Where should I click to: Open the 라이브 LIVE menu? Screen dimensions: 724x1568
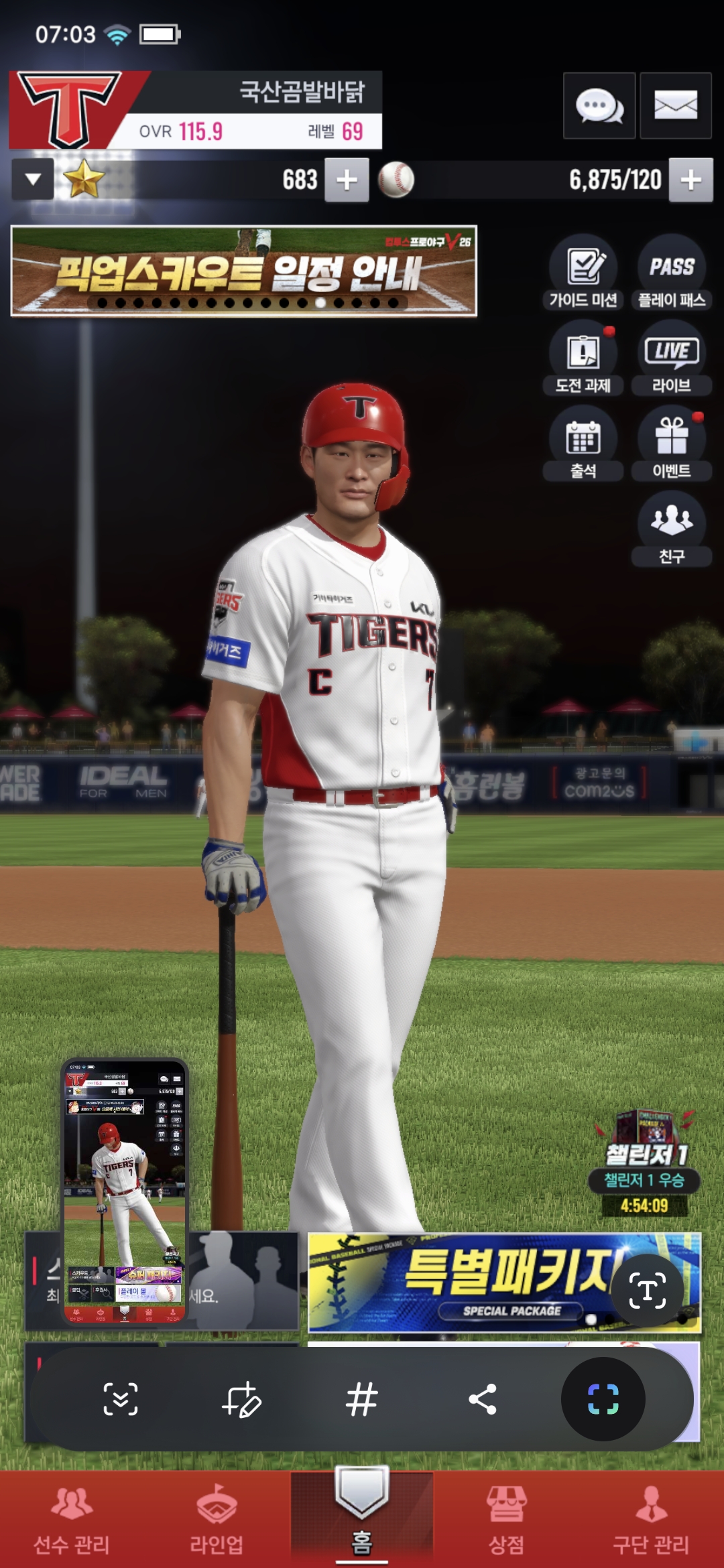(671, 358)
